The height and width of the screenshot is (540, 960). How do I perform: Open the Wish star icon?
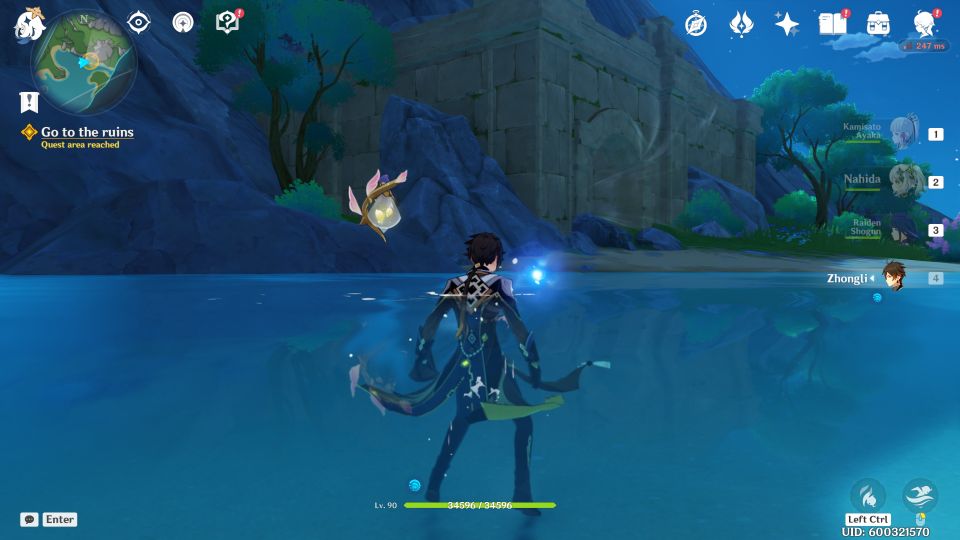click(787, 24)
